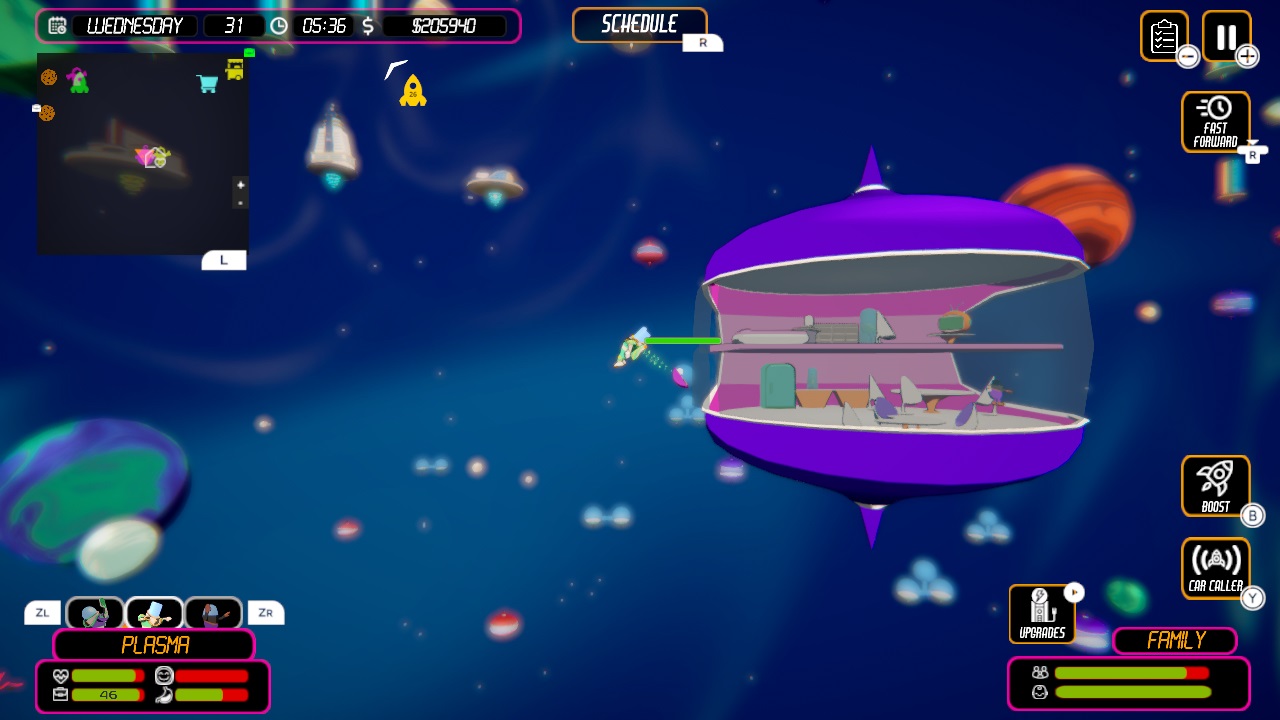Expand minimap zoom with the plus control
1280x720 pixels.
240,186
